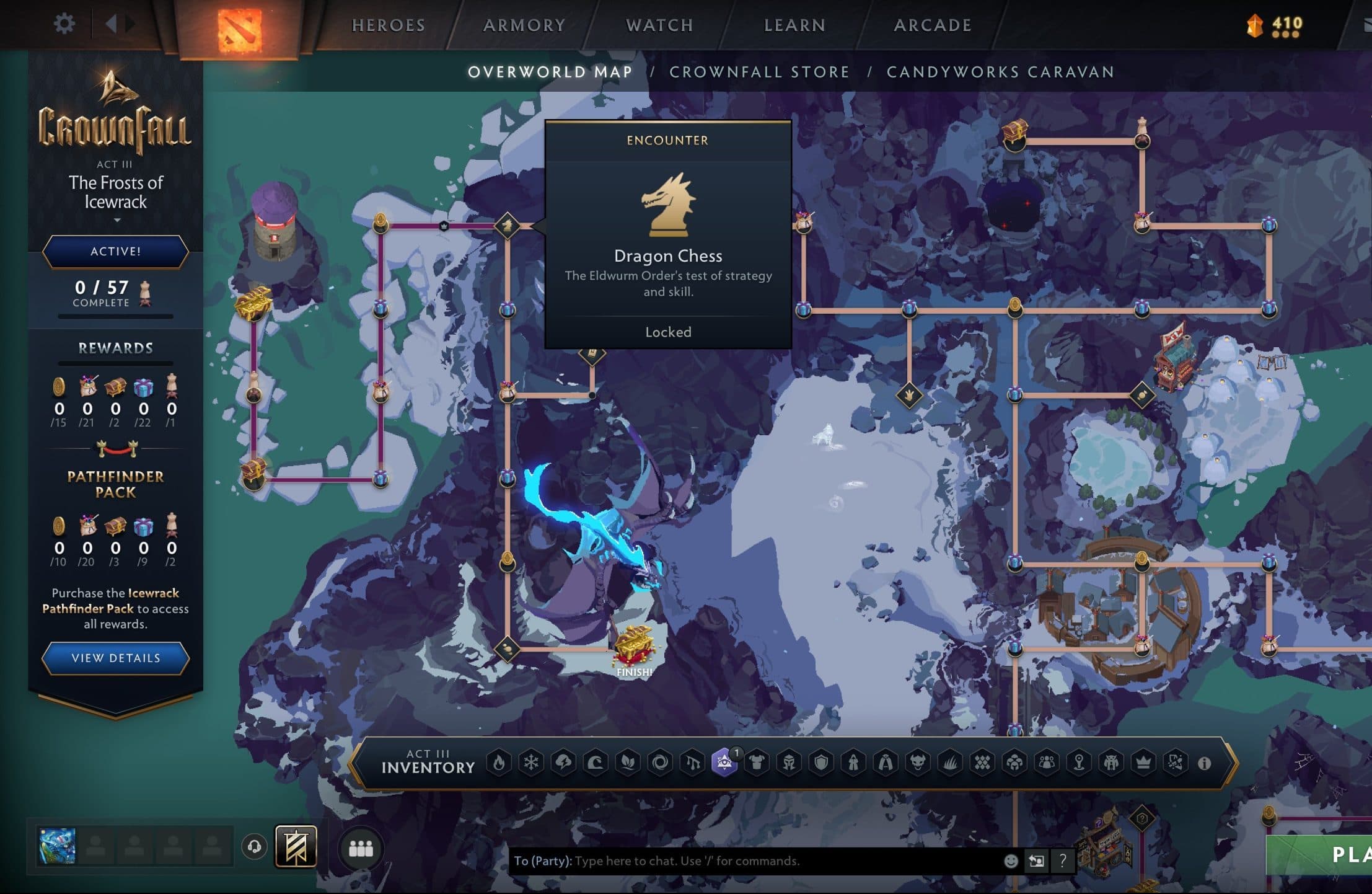
Task: Open the chat emoticon picker
Action: 1011,861
